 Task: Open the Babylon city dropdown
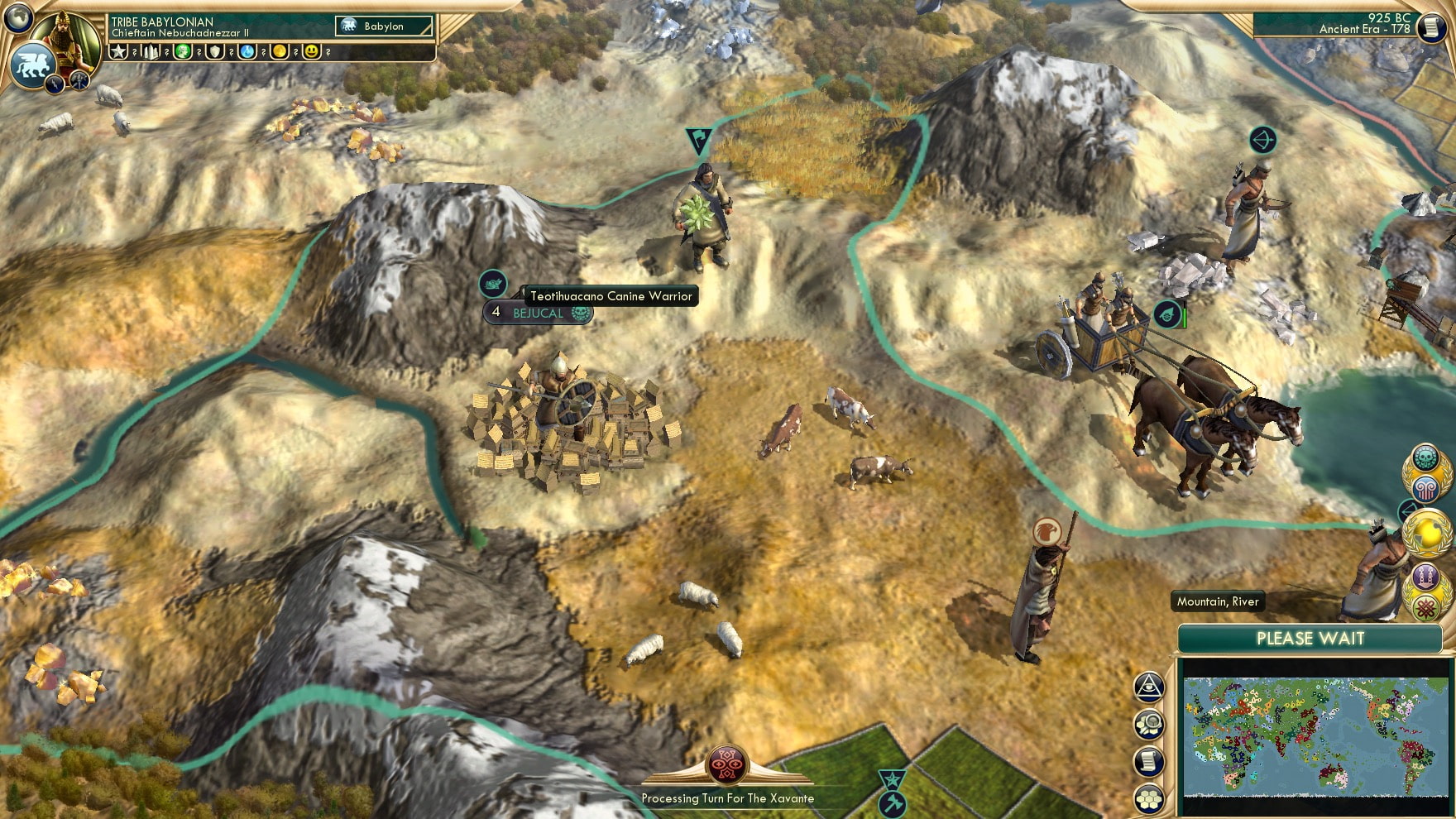pos(385,26)
